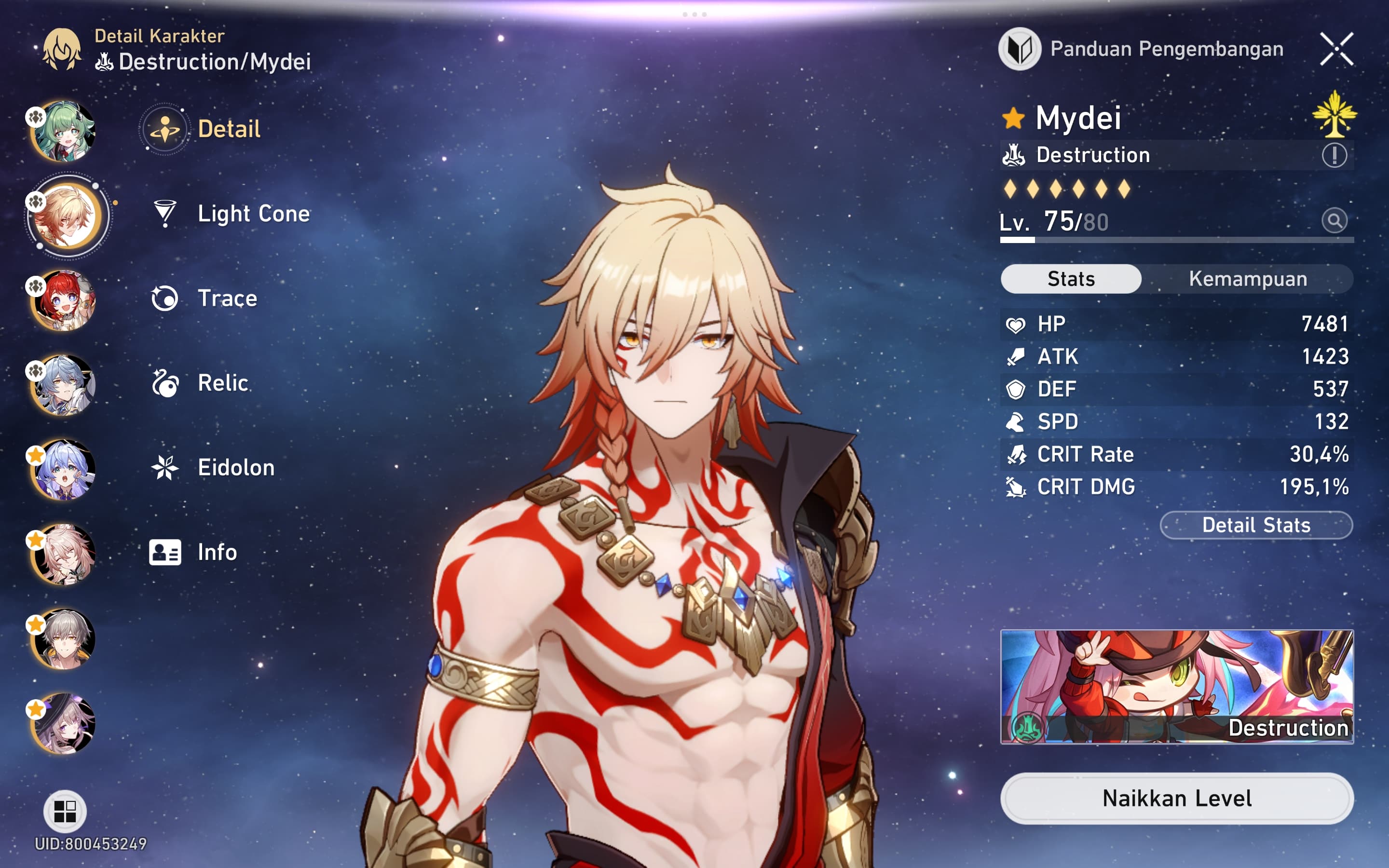Open the Relic menu
The height and width of the screenshot is (868, 1389).
(x=222, y=383)
